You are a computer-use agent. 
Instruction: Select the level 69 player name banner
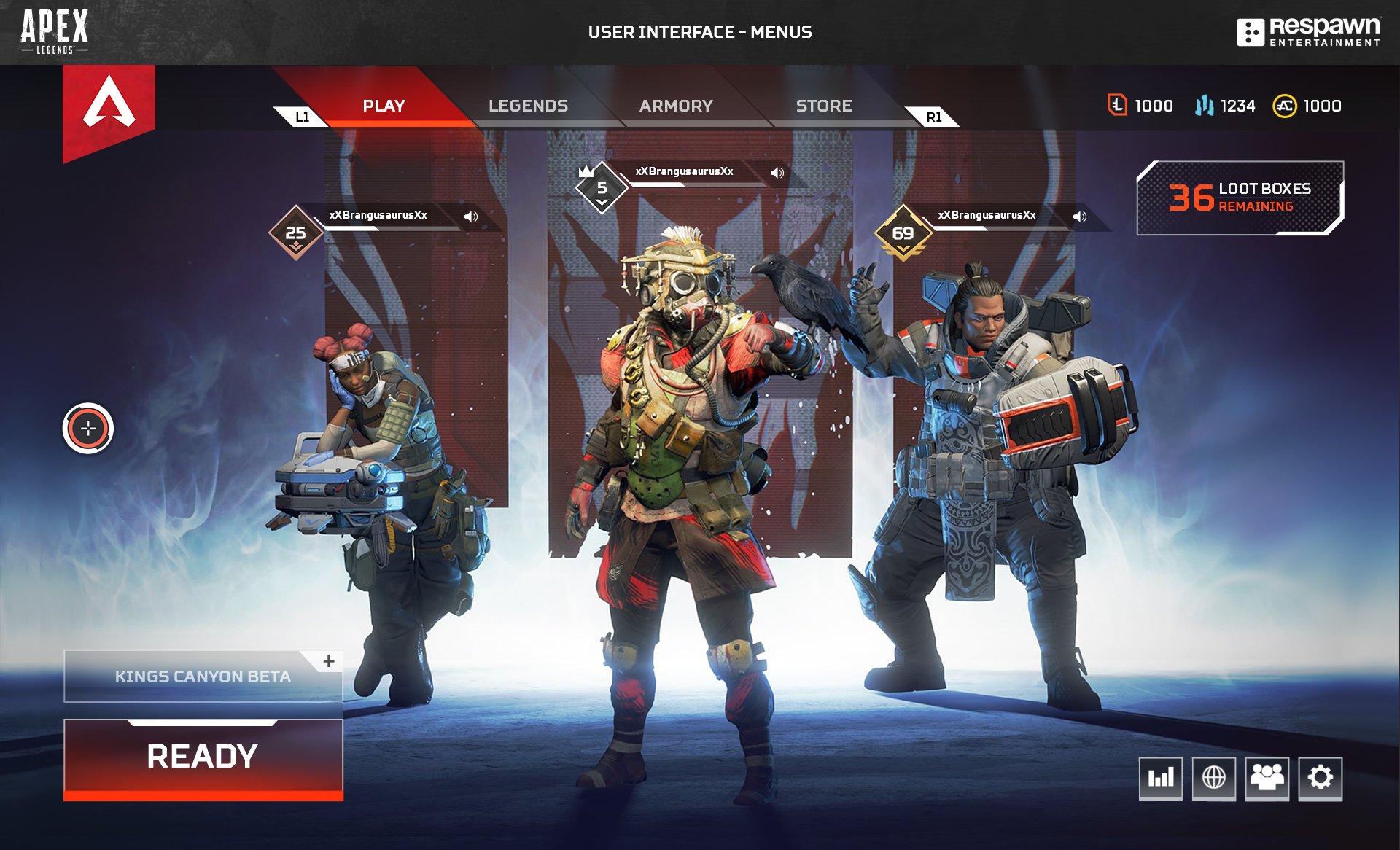click(987, 215)
